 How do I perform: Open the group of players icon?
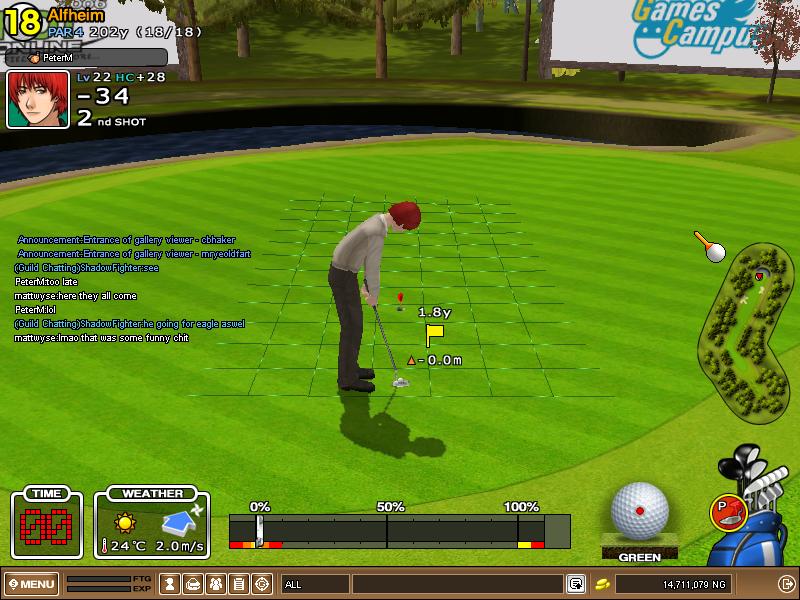point(216,584)
